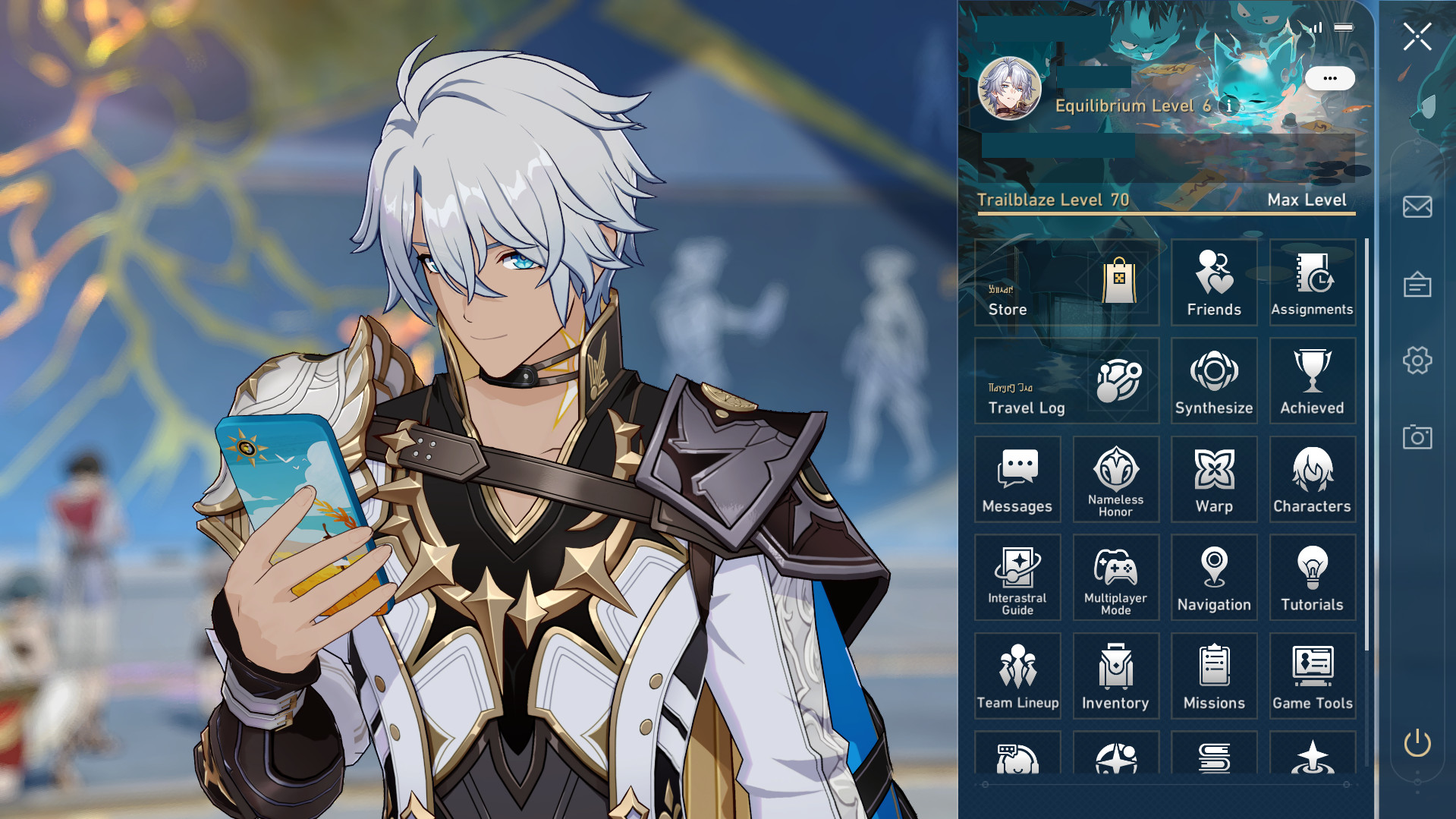Open Nameless Honor
Screen dimensions: 1456x819
point(1115,480)
